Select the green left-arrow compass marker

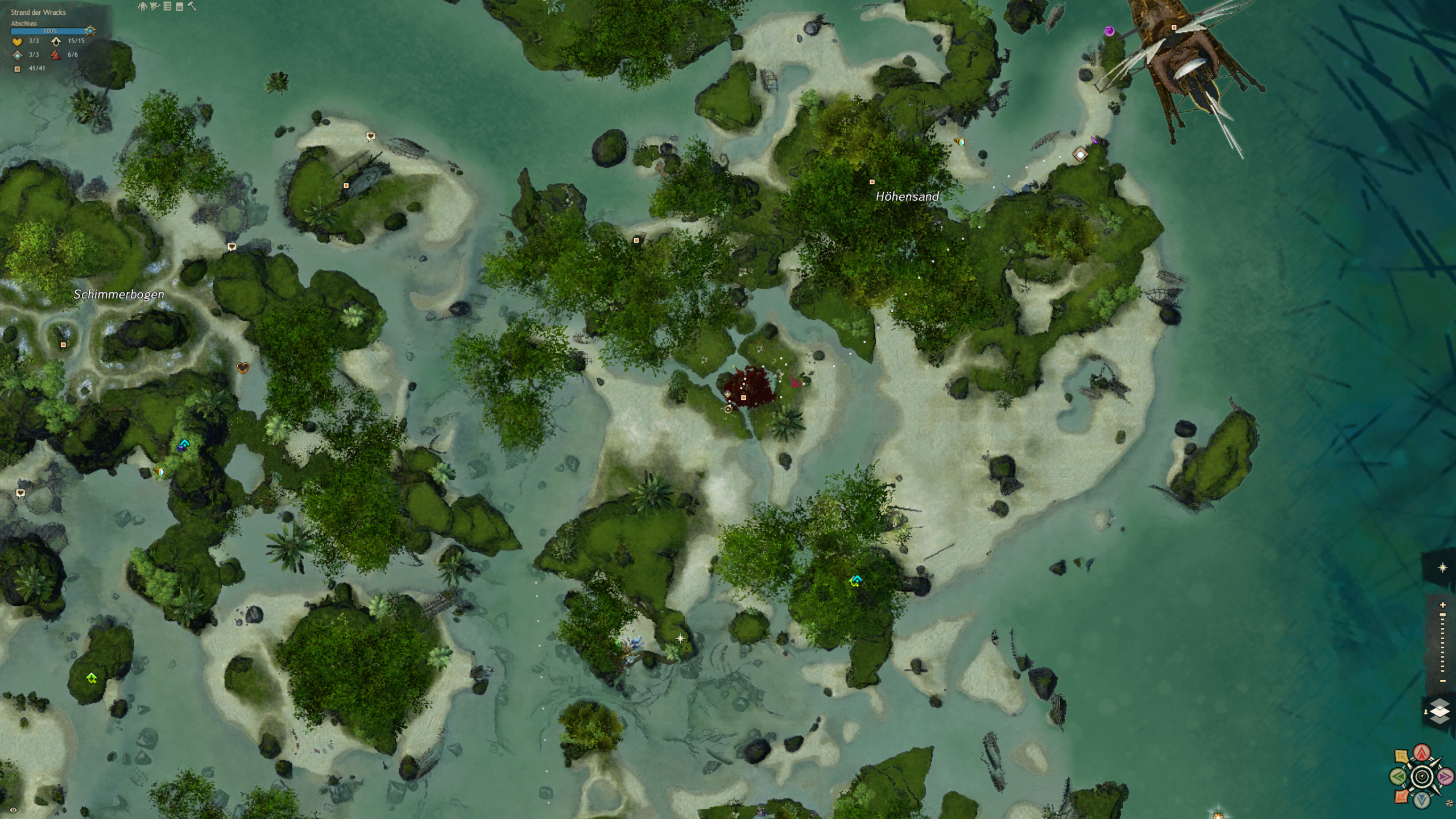point(1399,776)
